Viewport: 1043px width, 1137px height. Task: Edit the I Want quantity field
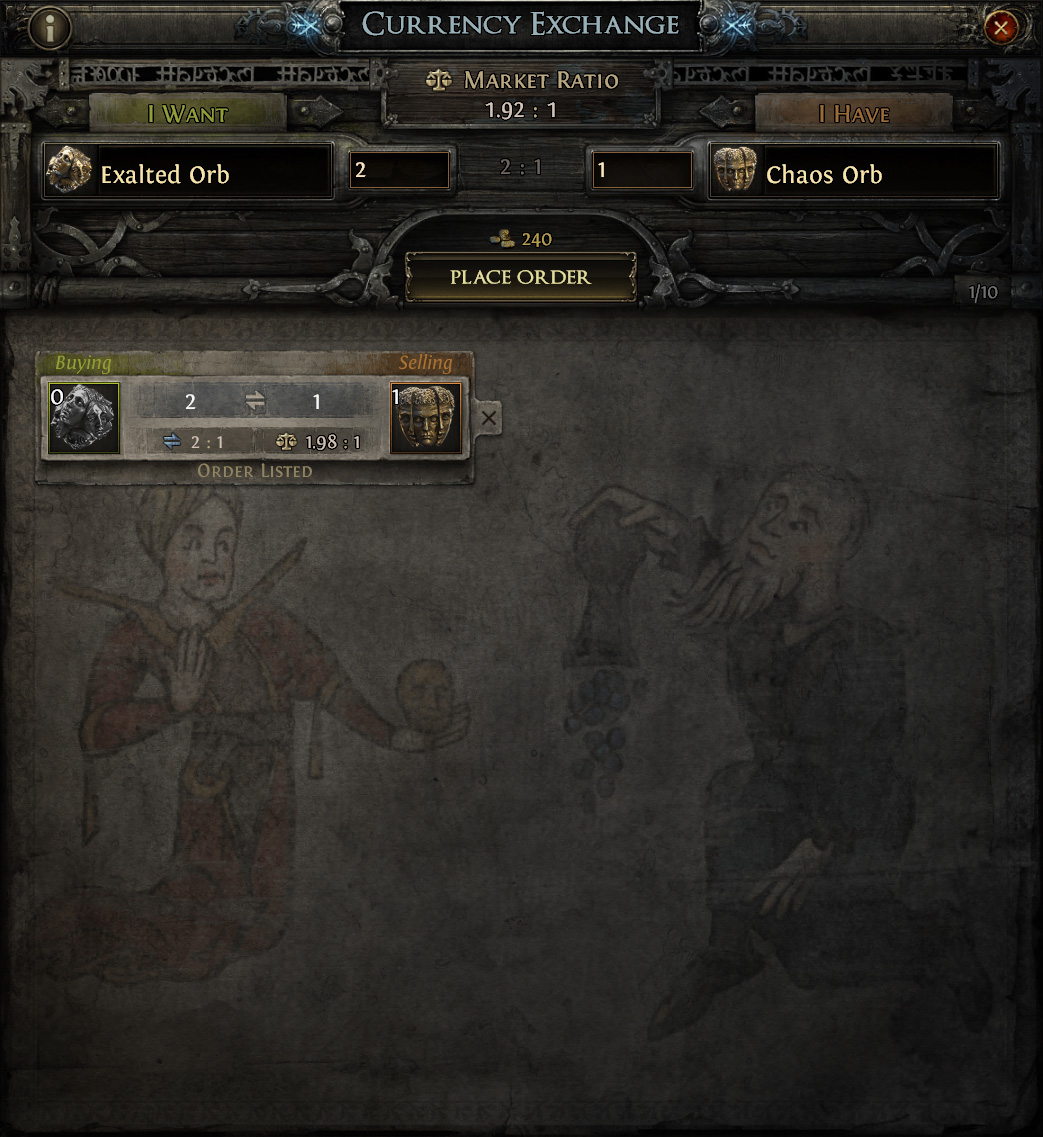coord(399,170)
